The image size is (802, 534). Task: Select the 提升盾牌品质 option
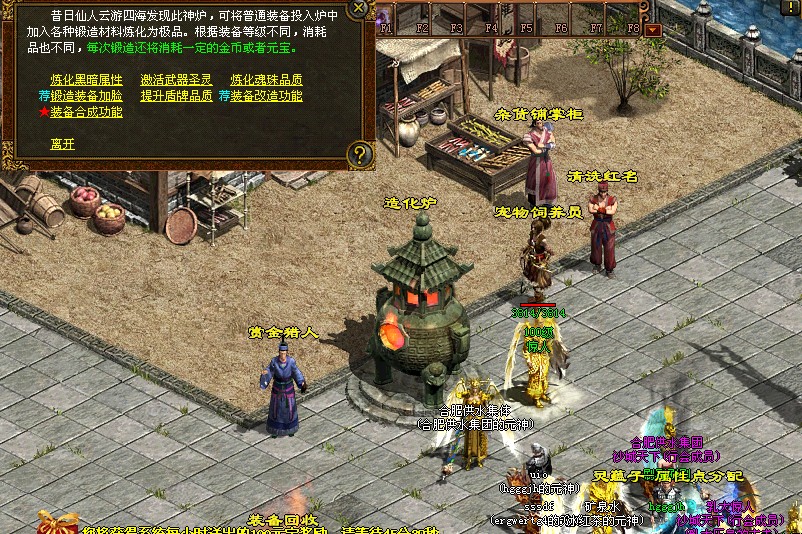tap(176, 96)
